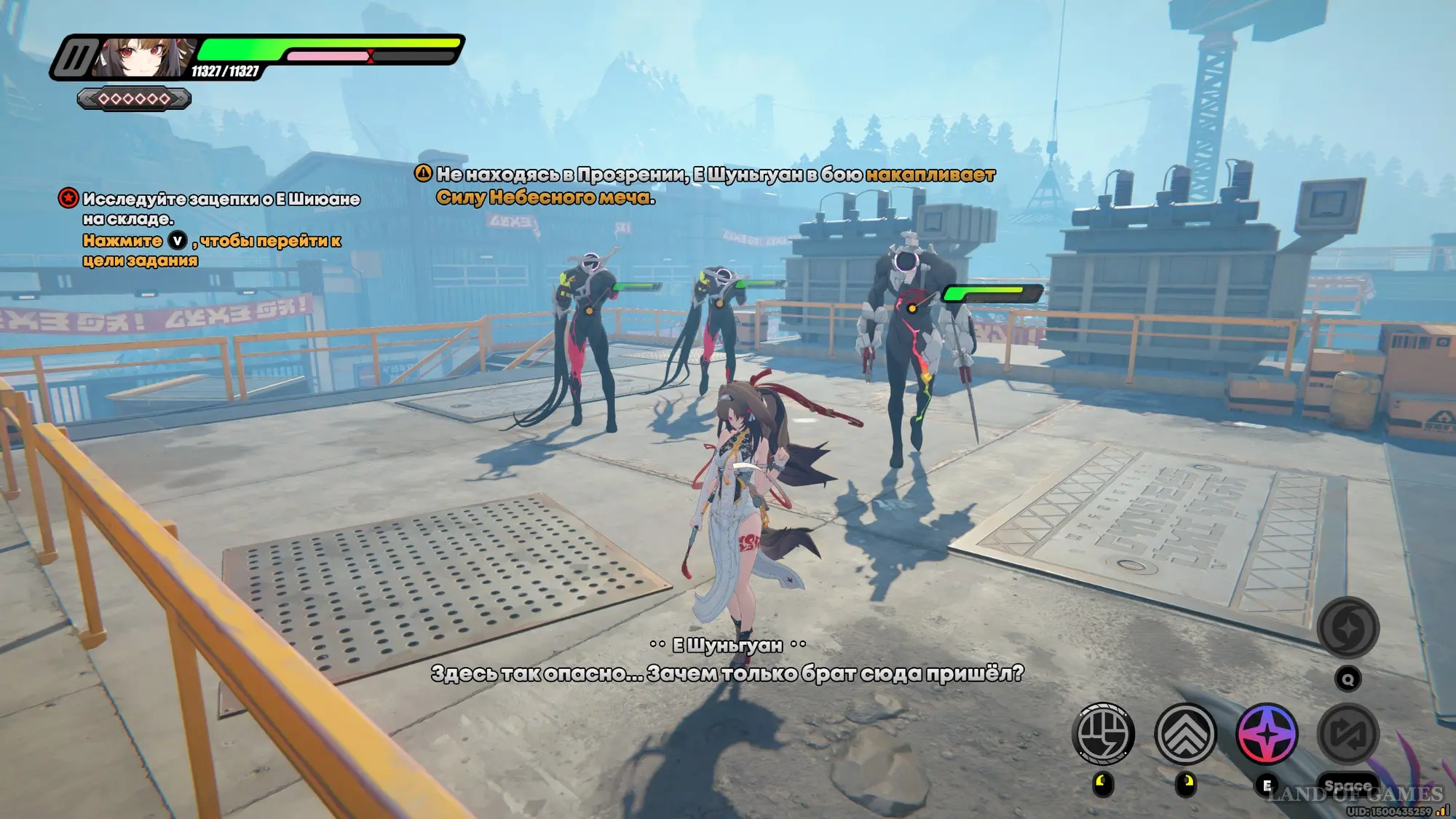Click Ye Shunguang's character portrait
This screenshot has height=819, width=1456.
[147, 58]
